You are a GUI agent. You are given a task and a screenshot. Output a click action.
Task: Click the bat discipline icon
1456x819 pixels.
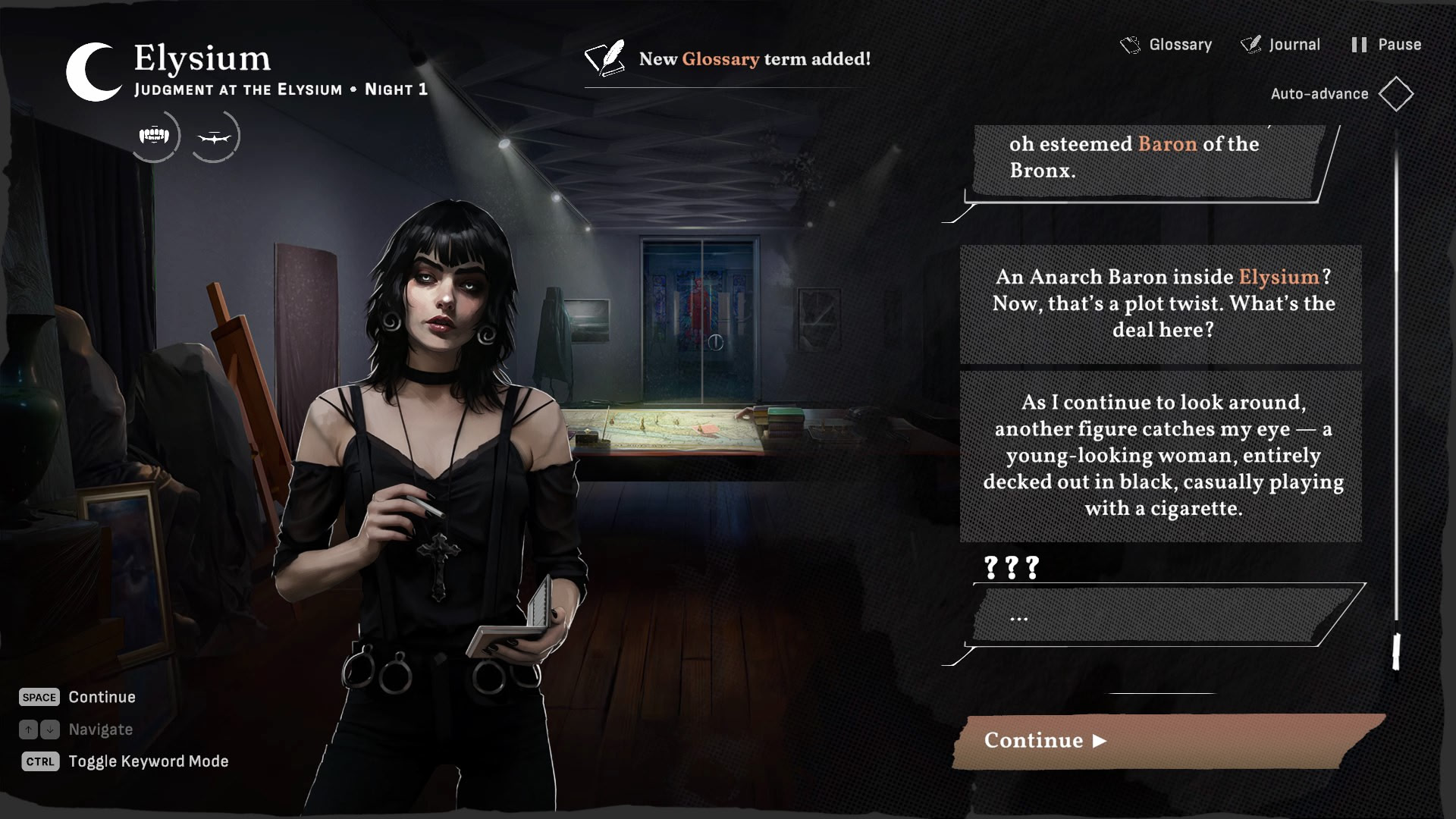click(216, 136)
